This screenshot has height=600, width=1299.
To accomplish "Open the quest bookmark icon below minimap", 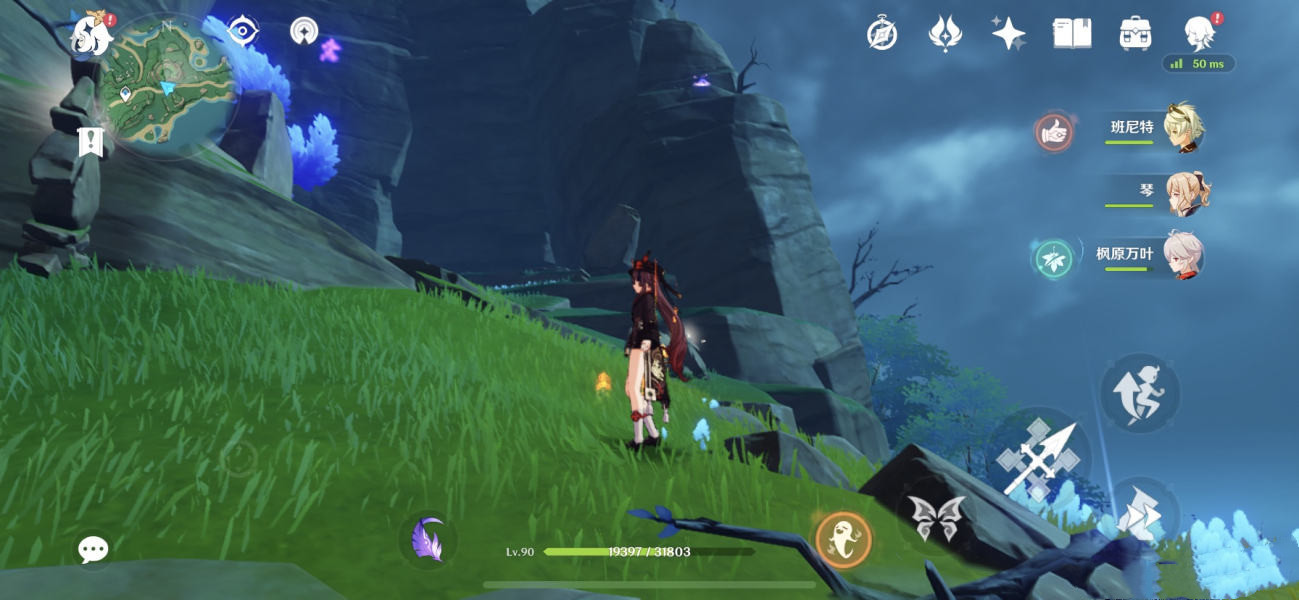I will click(x=90, y=142).
